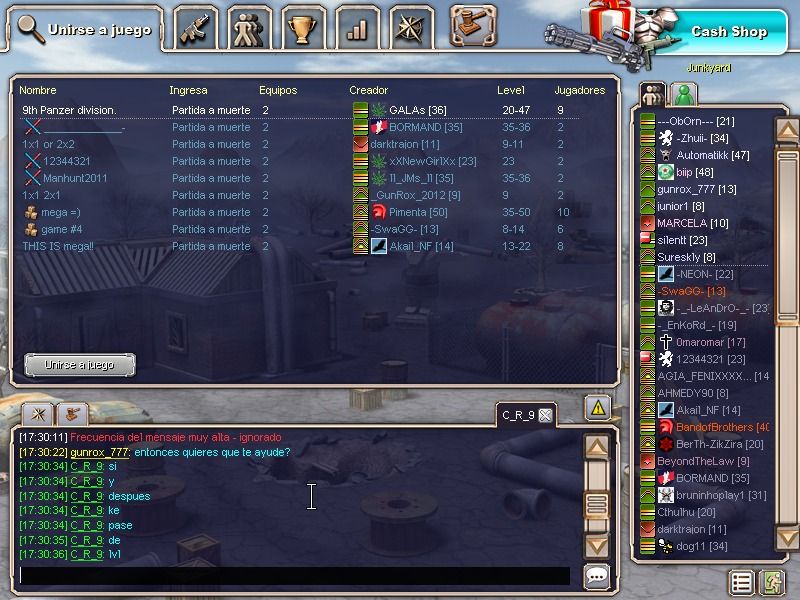Open the trophy tab

[x=300, y=29]
